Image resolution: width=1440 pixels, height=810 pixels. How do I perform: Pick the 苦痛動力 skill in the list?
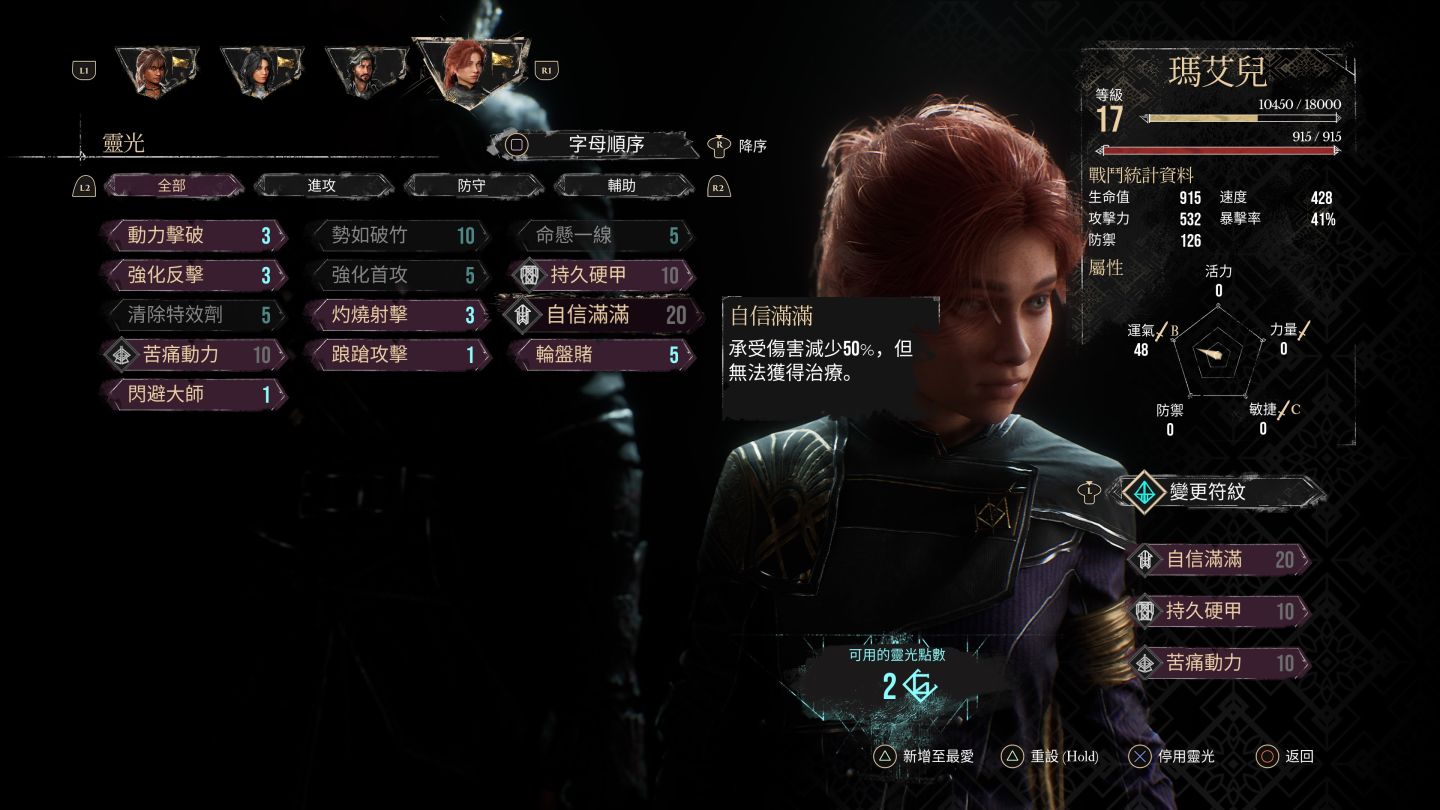(194, 354)
